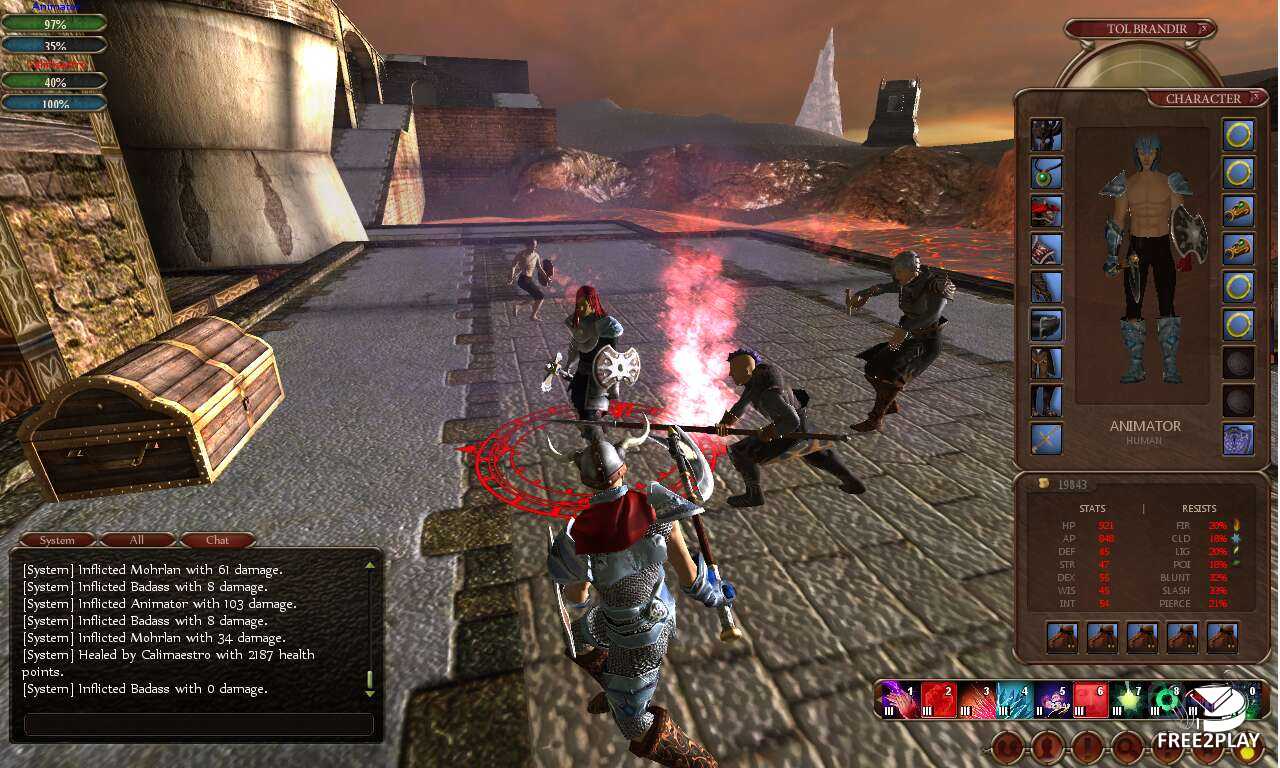Select the blue ornate shield slot
Screen dimensions: 1280x768
coord(1238,439)
